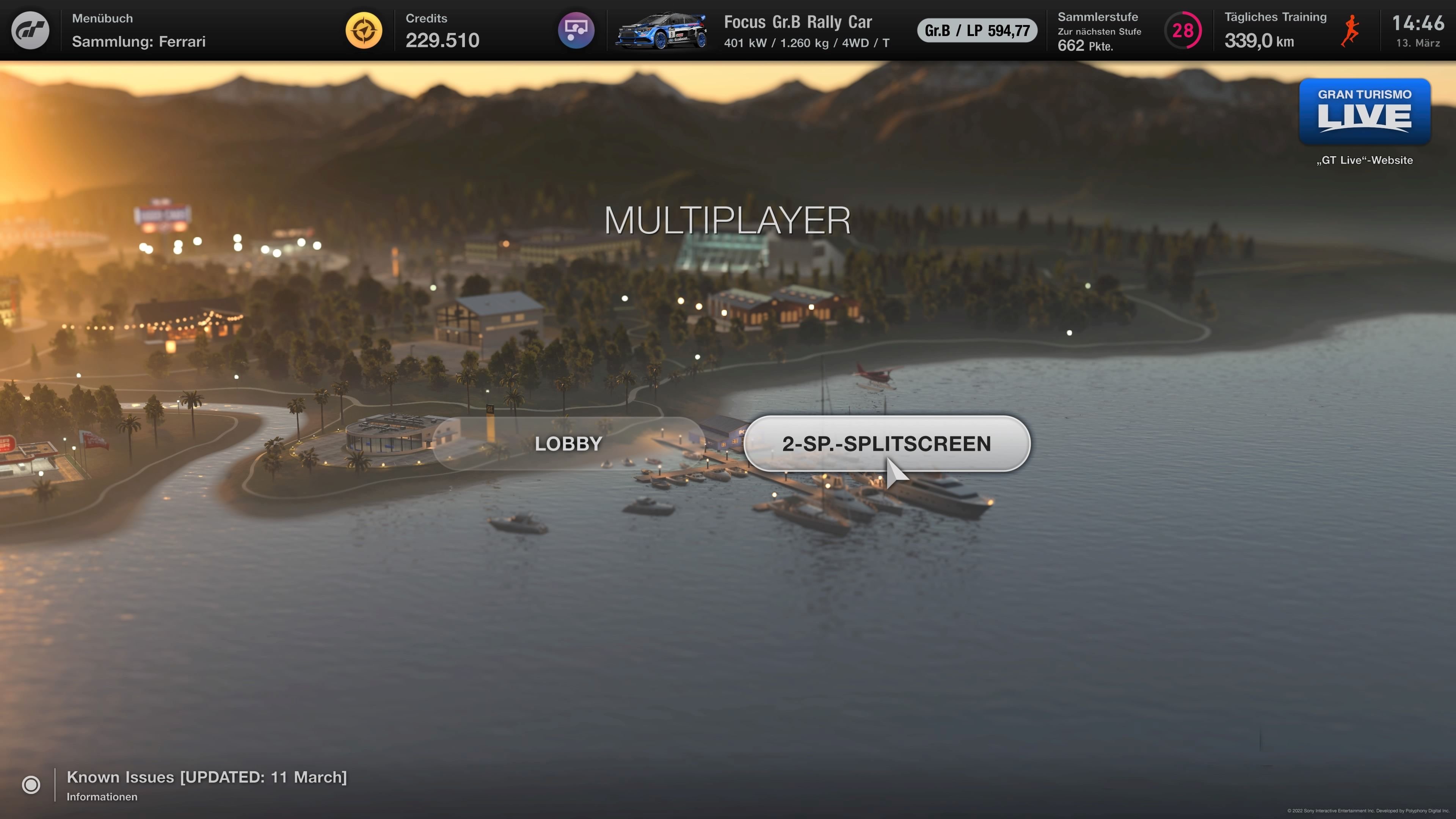Open the Focus Gr.B Rally Car thumbnail

(x=661, y=30)
